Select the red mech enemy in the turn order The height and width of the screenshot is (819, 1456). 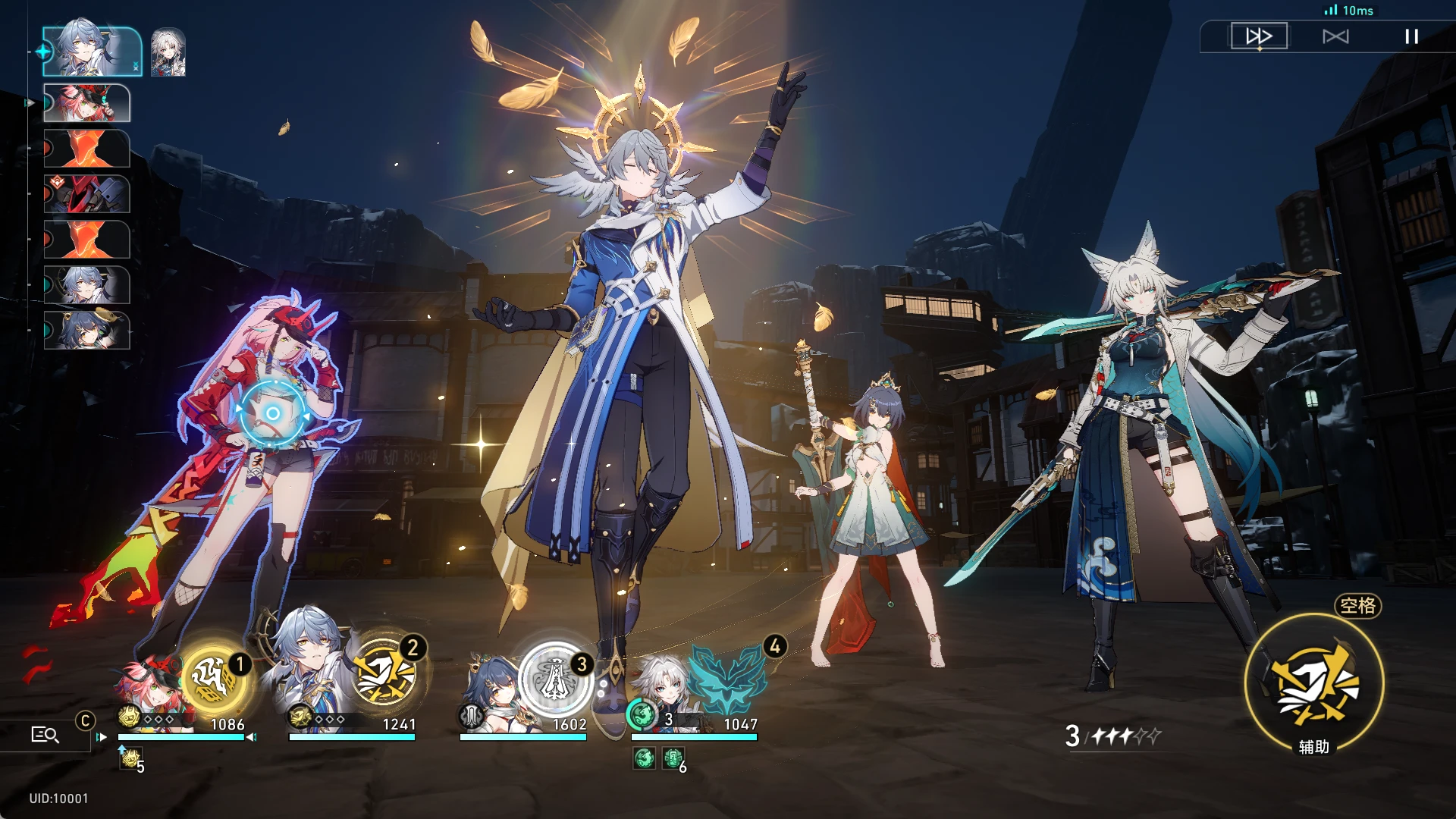click(87, 194)
